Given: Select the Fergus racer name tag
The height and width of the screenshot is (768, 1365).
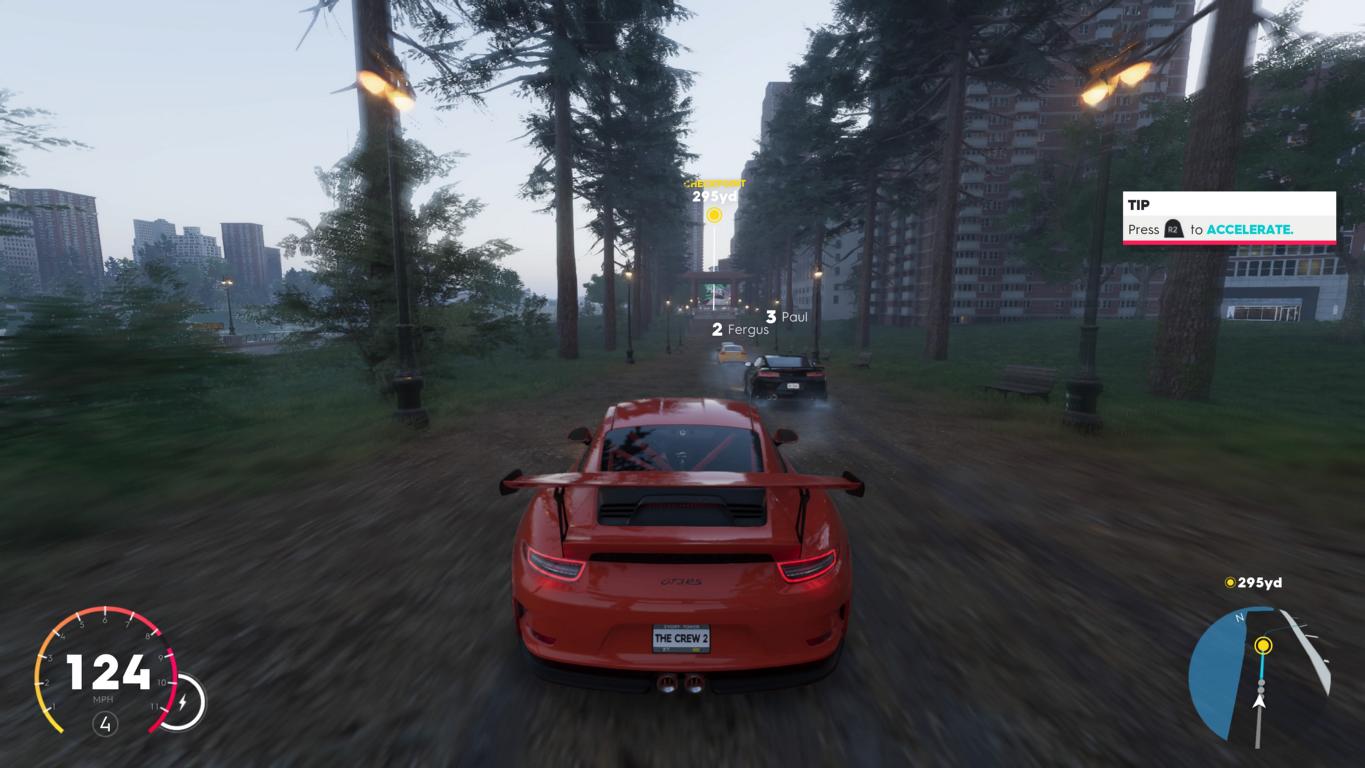Looking at the screenshot, I should pyautogui.click(x=741, y=329).
